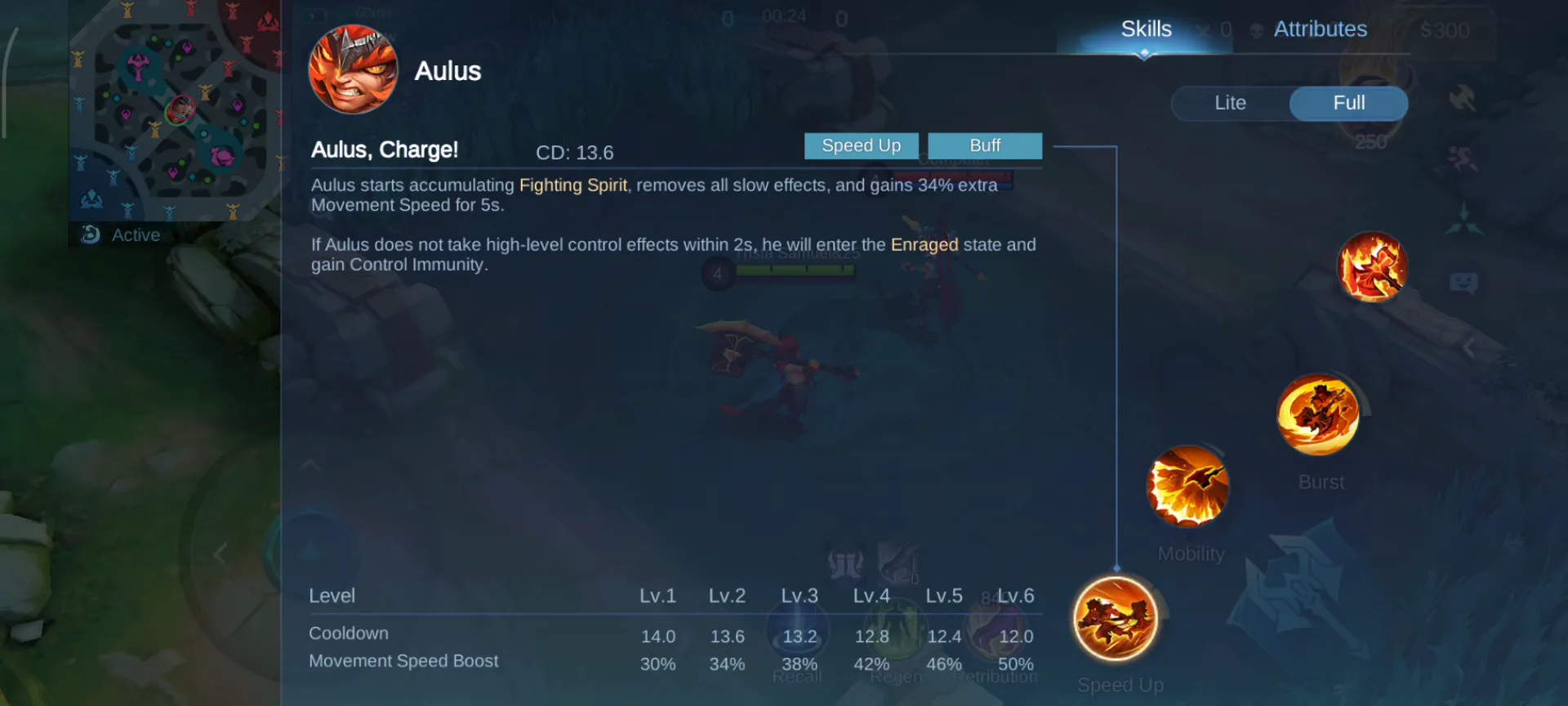Tap Aulus hero portrait
The height and width of the screenshot is (706, 1568).
353,69
